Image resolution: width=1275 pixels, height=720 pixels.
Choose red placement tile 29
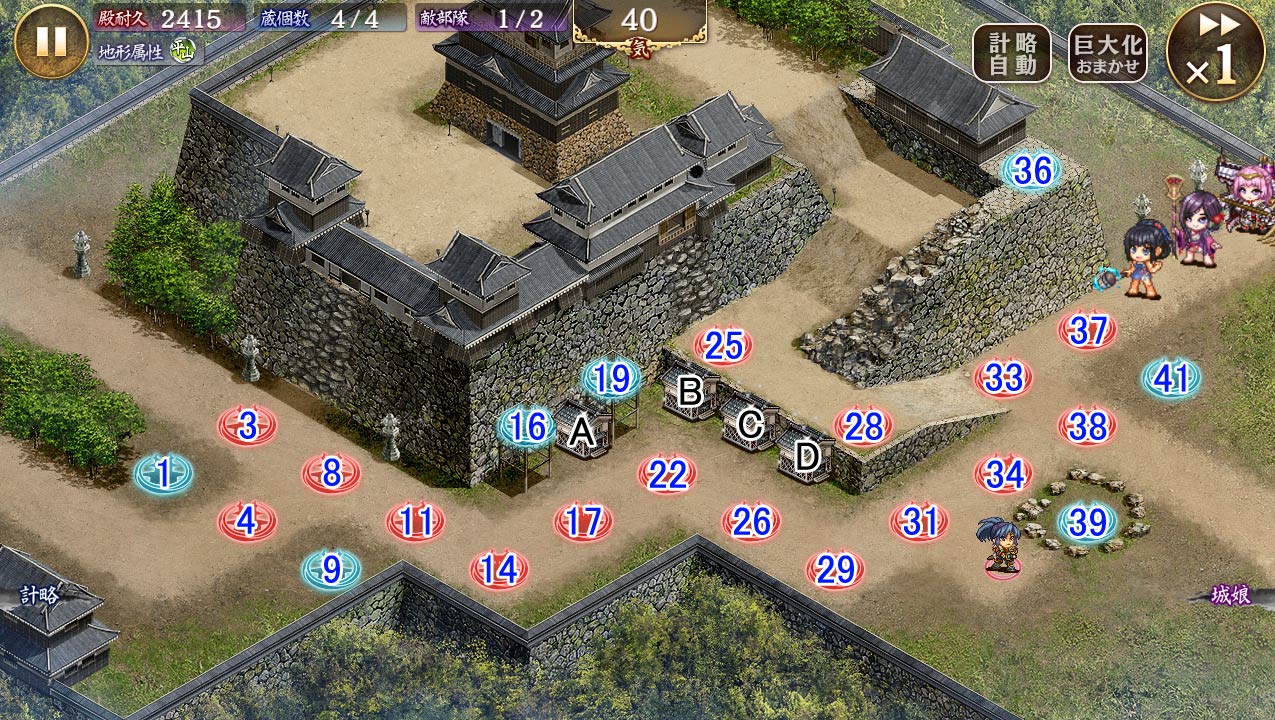pos(835,570)
